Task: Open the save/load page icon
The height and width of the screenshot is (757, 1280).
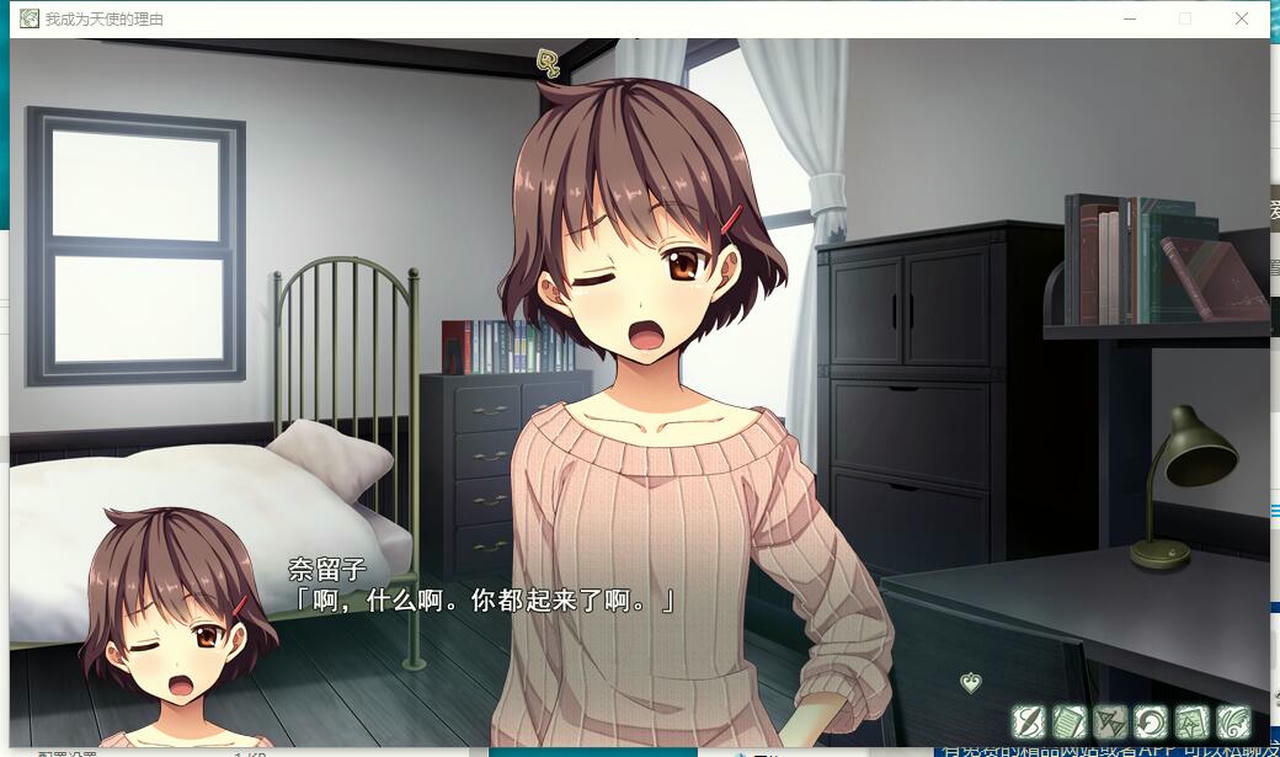Action: (x=1191, y=721)
